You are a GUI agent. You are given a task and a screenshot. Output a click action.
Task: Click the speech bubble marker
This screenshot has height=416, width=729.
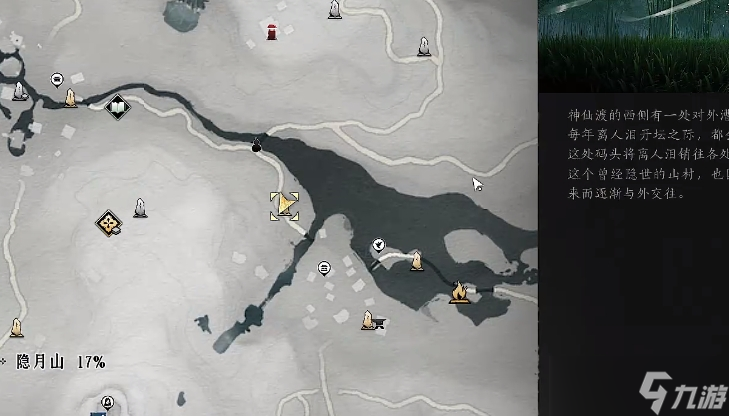pyautogui.click(x=57, y=78)
